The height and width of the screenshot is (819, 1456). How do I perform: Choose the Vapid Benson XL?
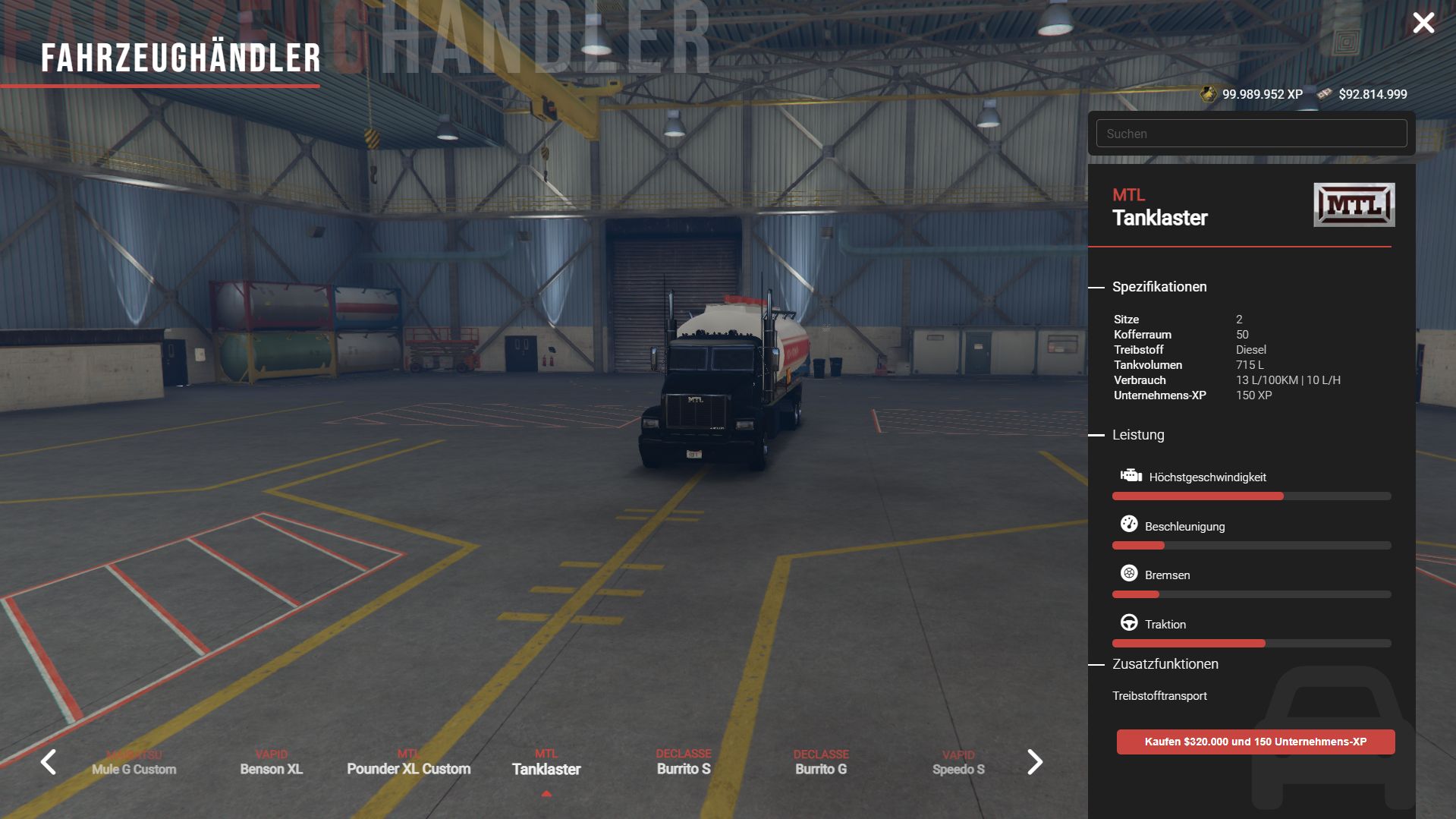point(272,764)
